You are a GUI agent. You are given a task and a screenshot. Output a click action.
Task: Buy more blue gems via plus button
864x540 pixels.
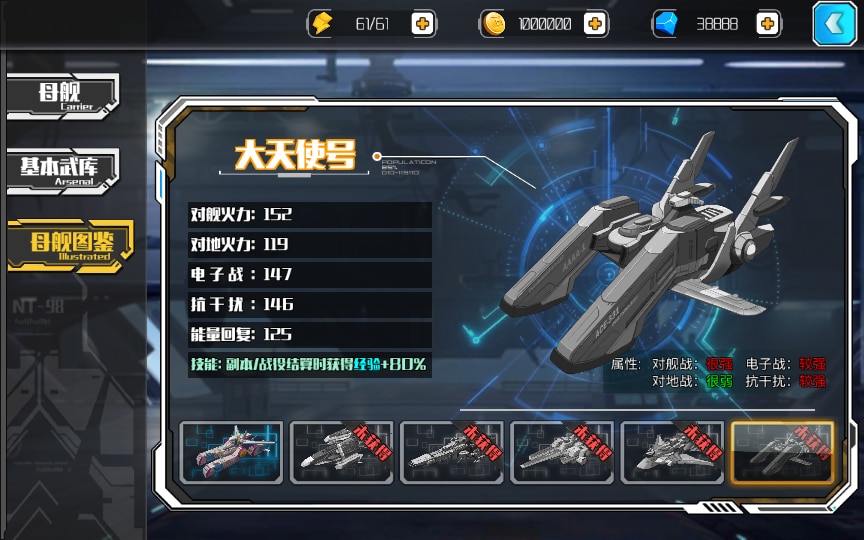768,24
